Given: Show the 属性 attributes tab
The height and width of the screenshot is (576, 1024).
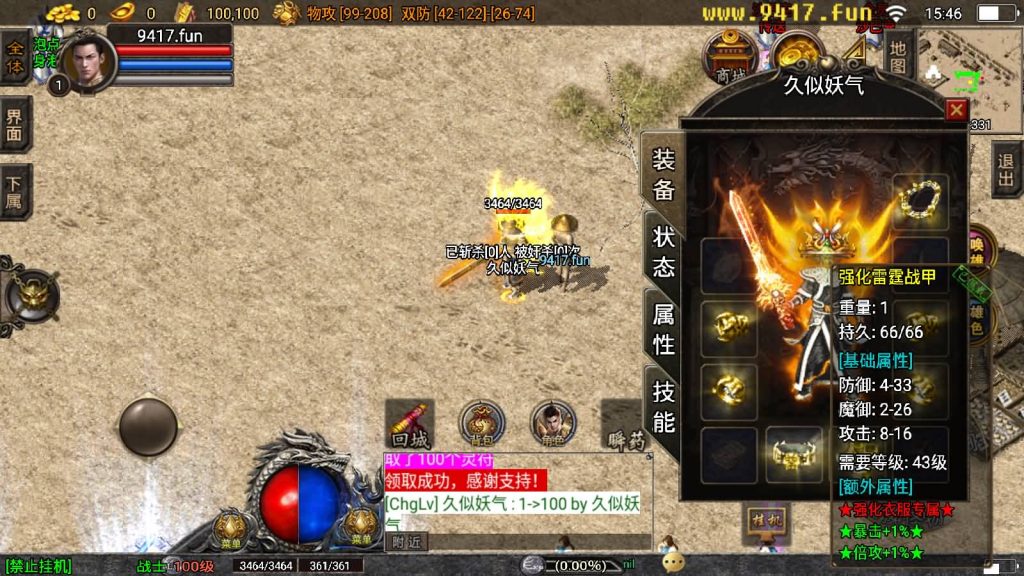Looking at the screenshot, I should pyautogui.click(x=663, y=328).
